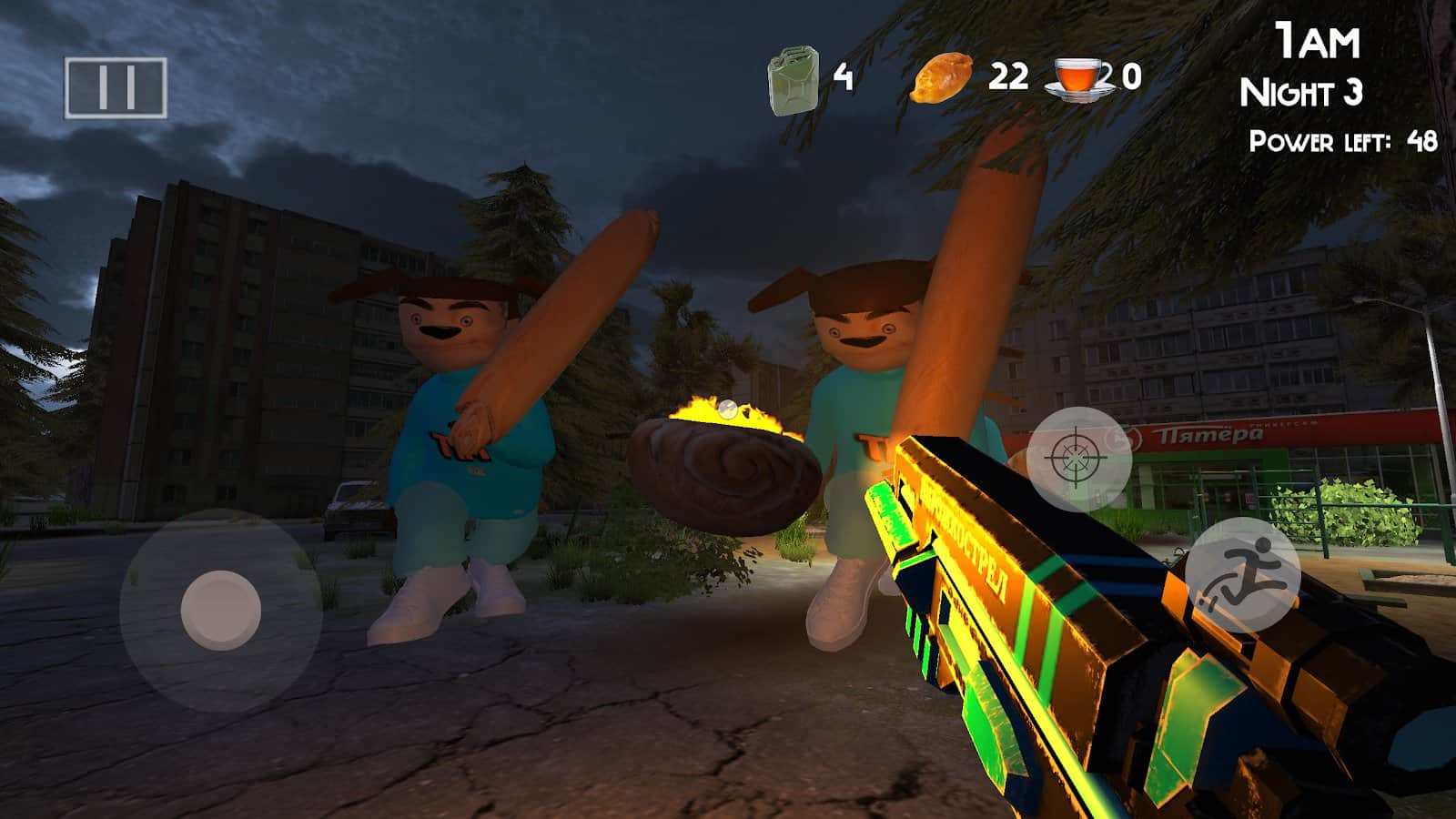Pause the game

[x=116, y=87]
